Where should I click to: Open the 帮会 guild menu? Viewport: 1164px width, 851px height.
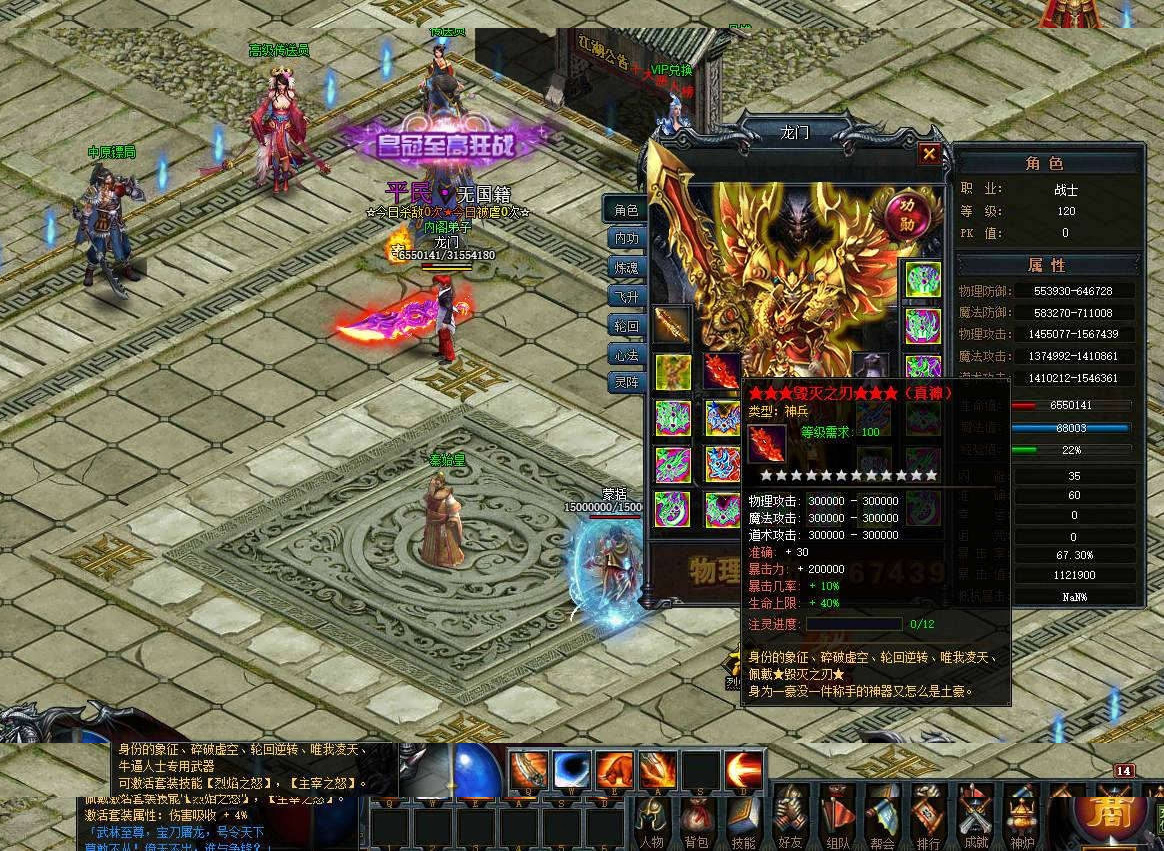[x=882, y=815]
